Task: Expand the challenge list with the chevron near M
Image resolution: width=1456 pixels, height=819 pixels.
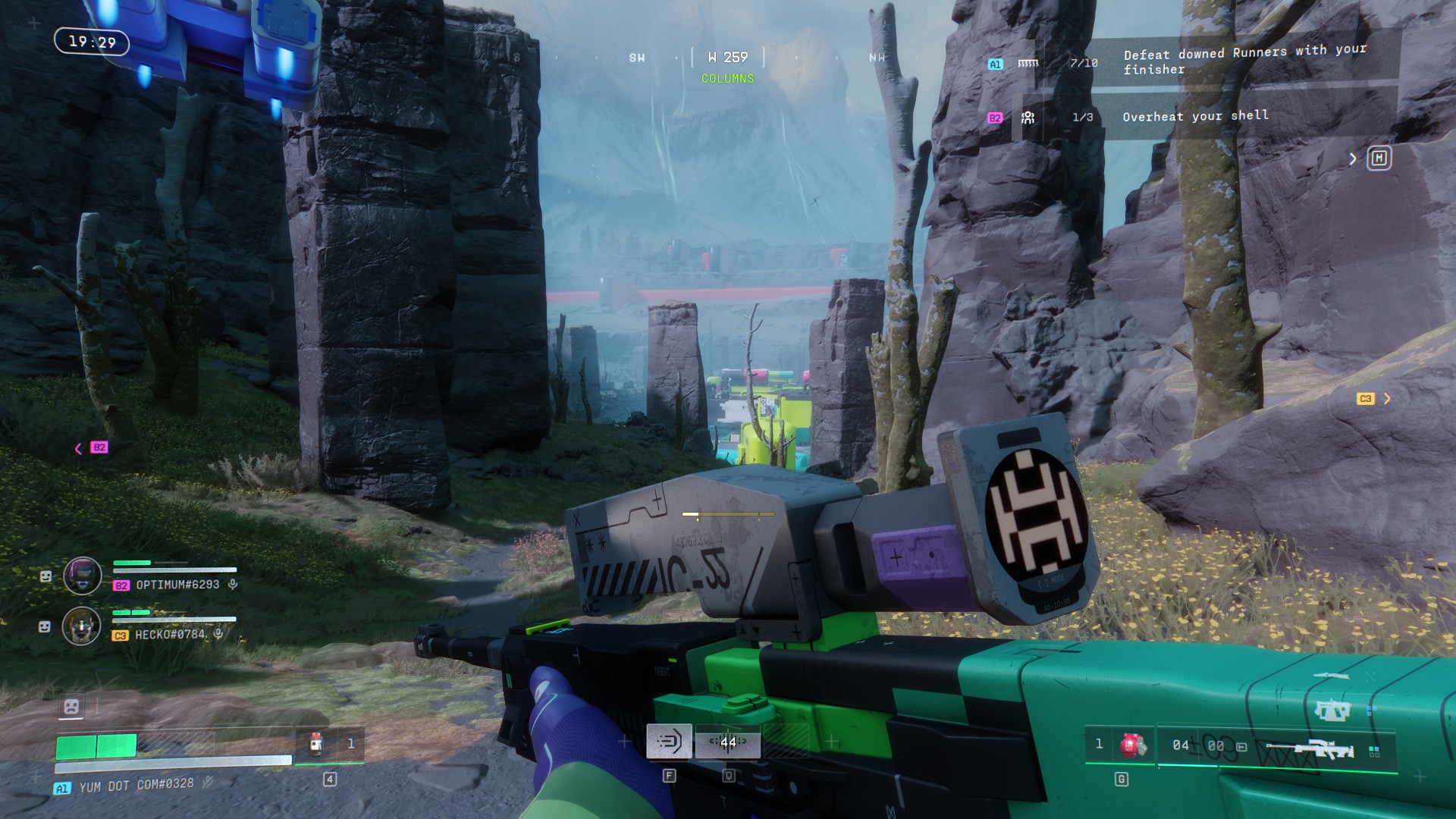Action: coord(1353,158)
